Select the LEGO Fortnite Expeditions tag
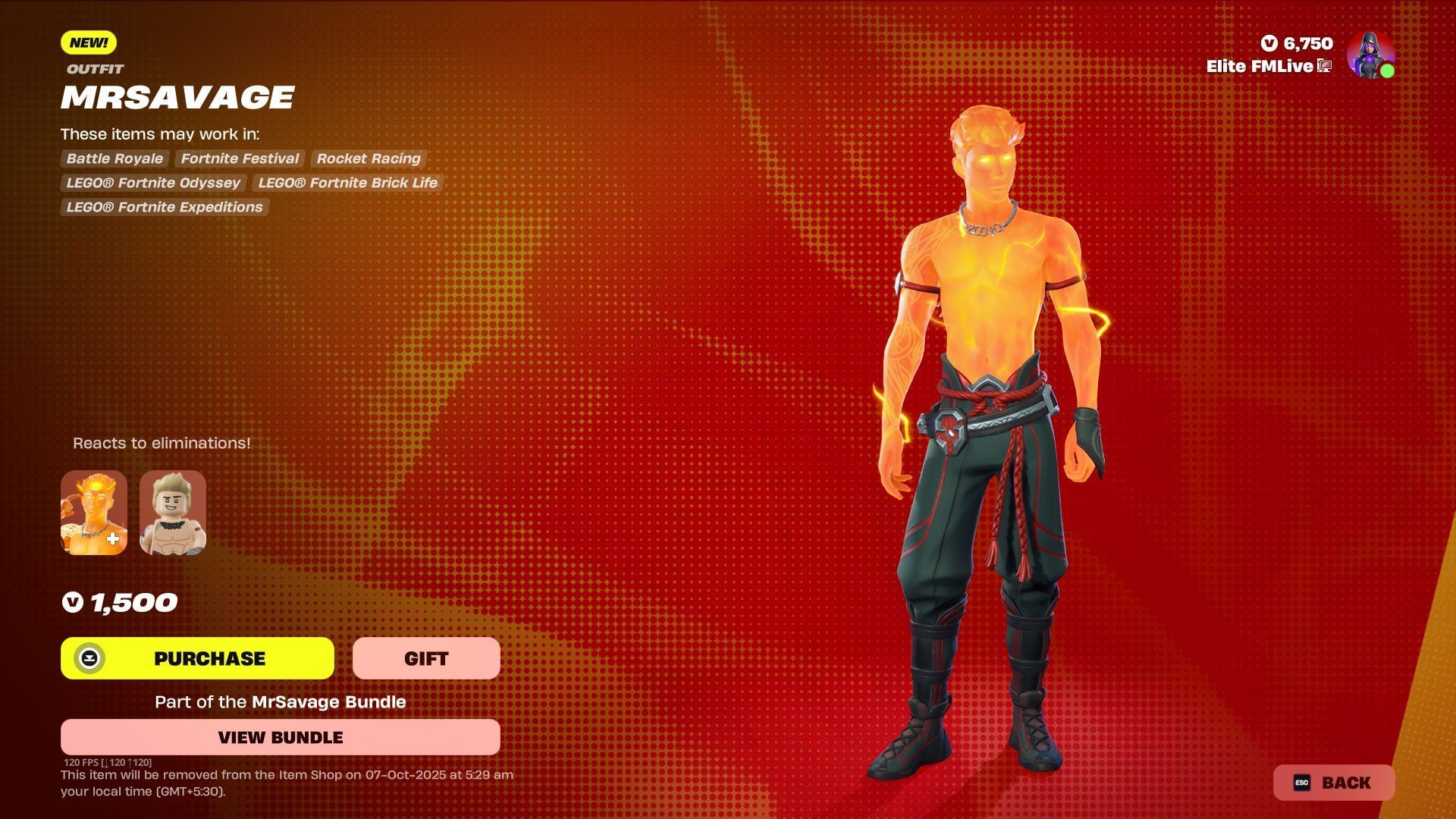Image resolution: width=1456 pixels, height=819 pixels. (x=165, y=207)
